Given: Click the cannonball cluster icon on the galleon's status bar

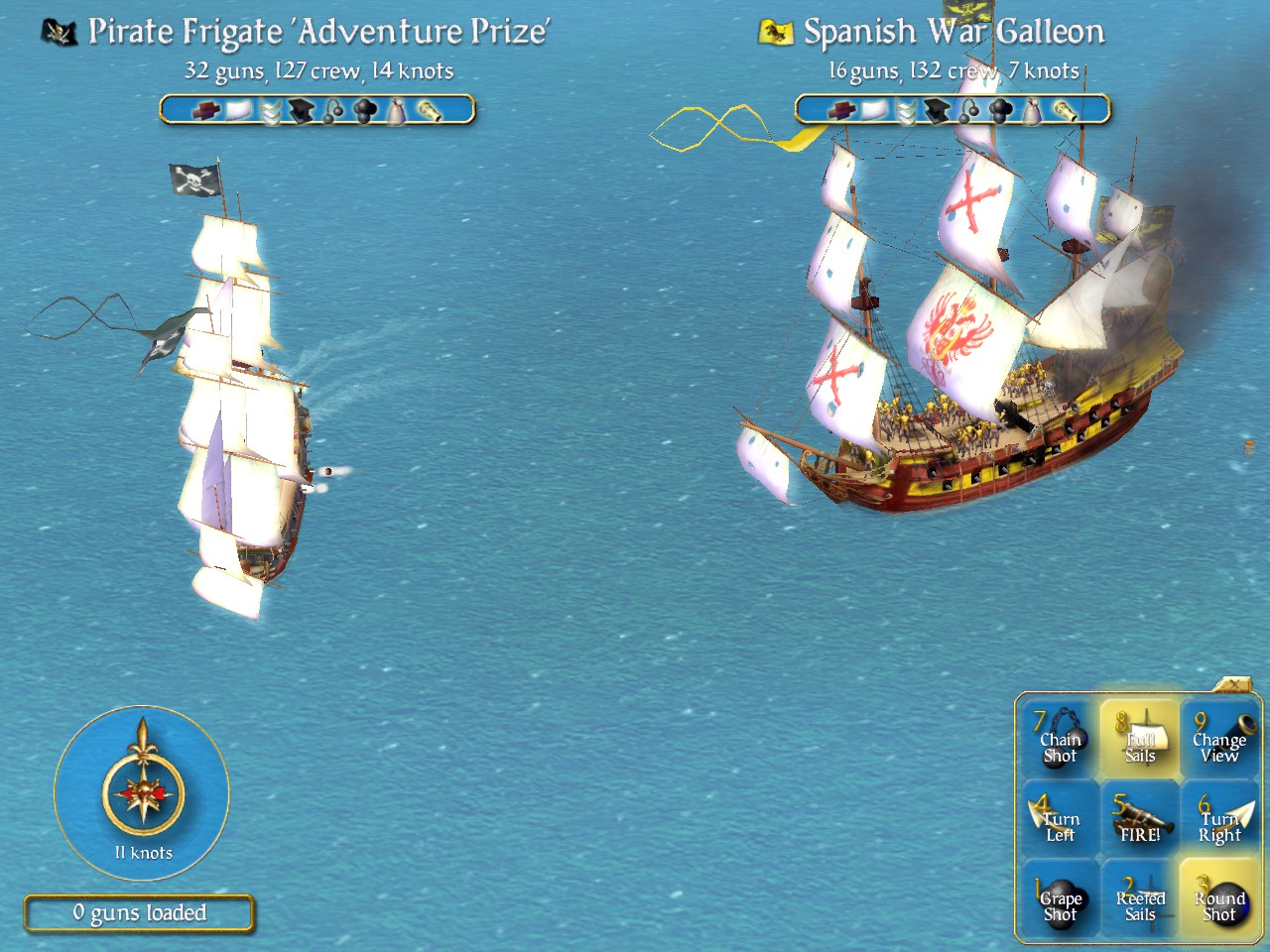Looking at the screenshot, I should [x=999, y=111].
